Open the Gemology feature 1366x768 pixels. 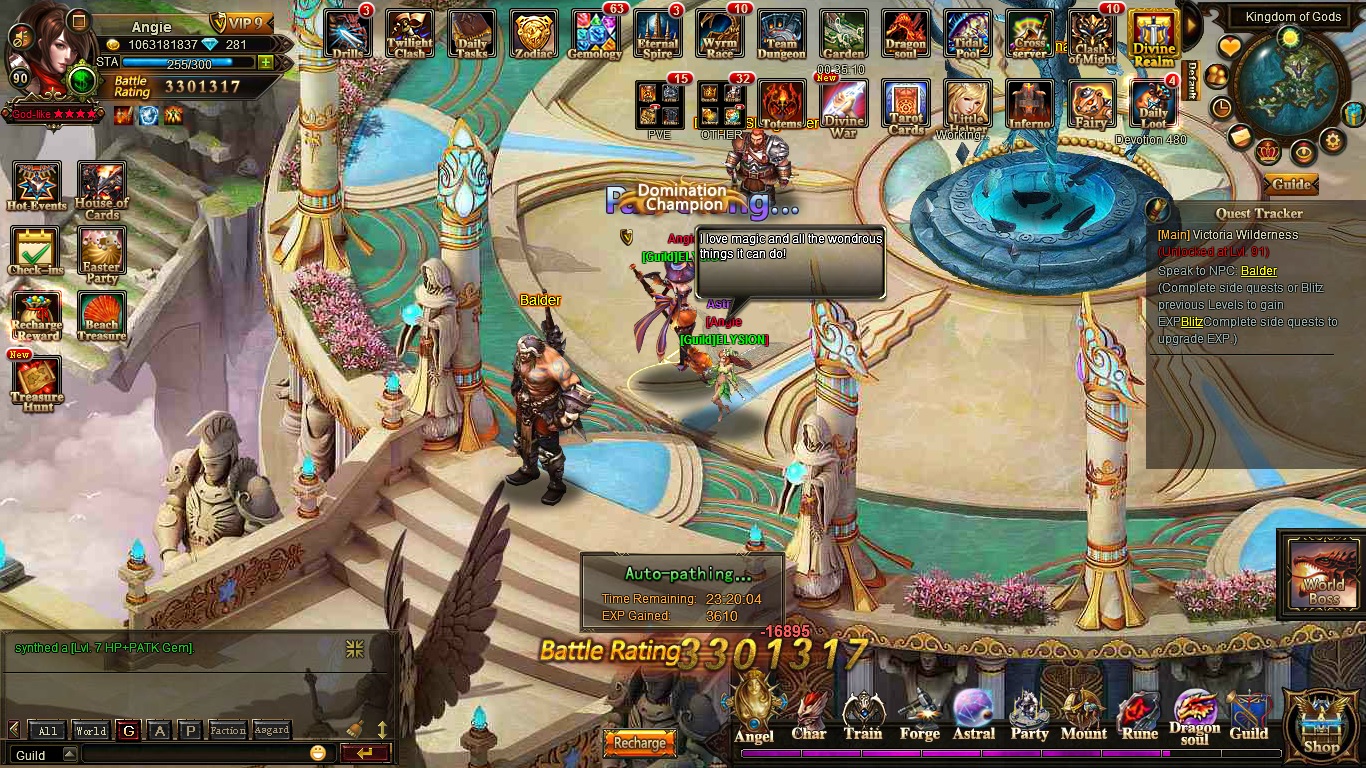tap(595, 35)
